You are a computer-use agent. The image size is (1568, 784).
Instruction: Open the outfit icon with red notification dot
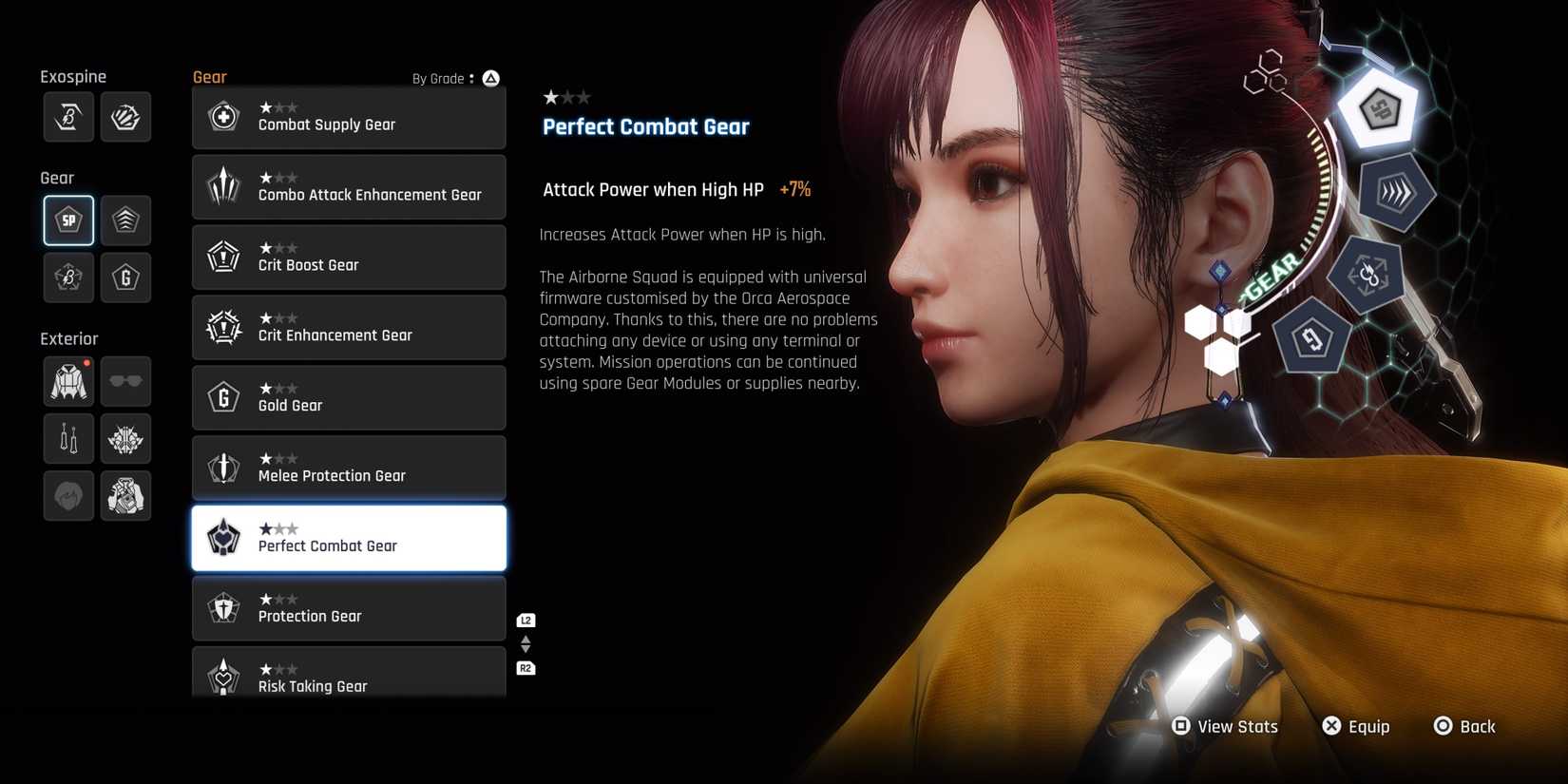tap(67, 381)
